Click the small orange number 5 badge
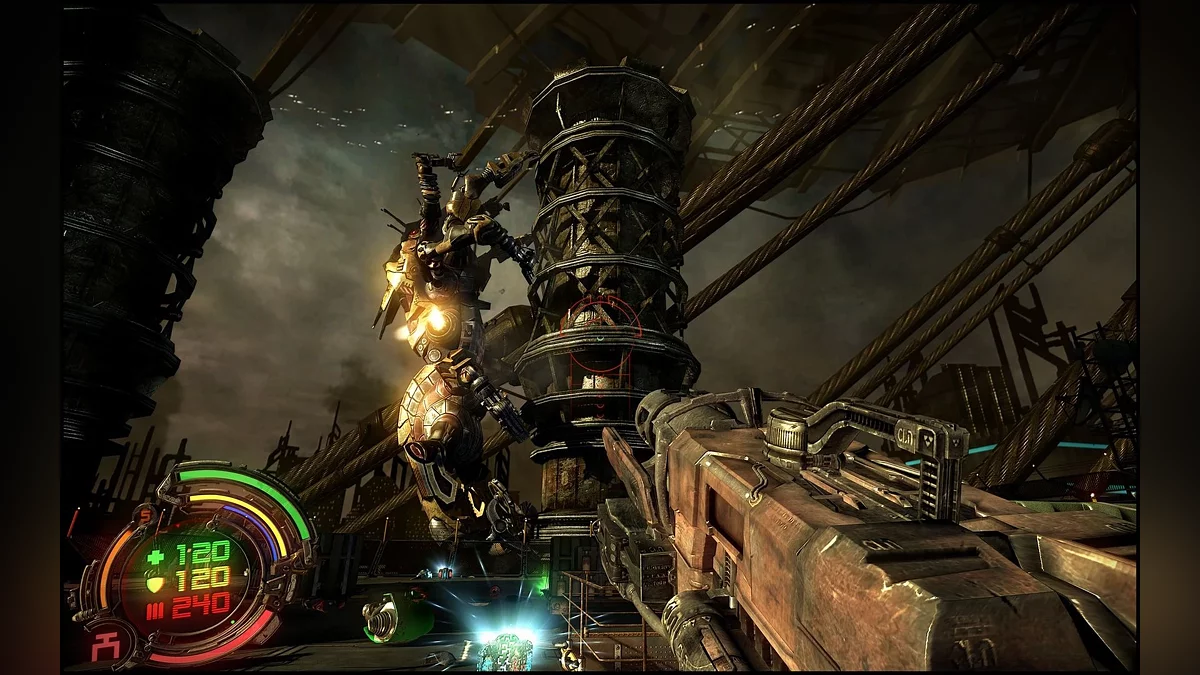1200x675 pixels. [x=144, y=516]
